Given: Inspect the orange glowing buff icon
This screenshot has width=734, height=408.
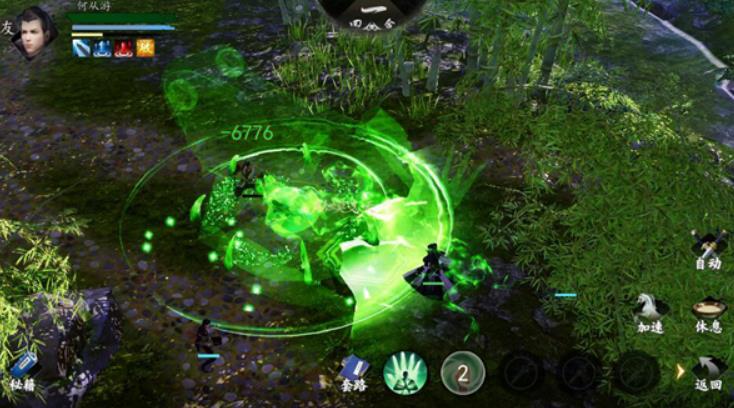Looking at the screenshot, I should tap(145, 48).
